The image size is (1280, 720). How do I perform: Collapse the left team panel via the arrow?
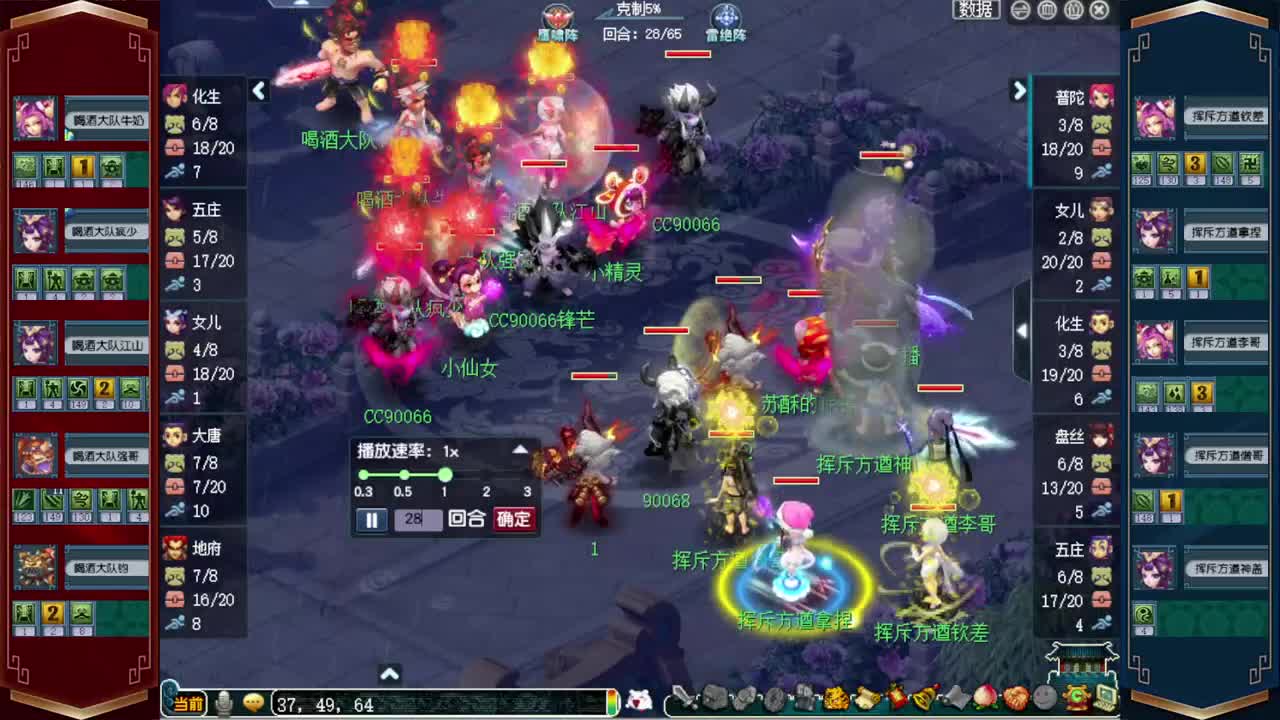(259, 91)
